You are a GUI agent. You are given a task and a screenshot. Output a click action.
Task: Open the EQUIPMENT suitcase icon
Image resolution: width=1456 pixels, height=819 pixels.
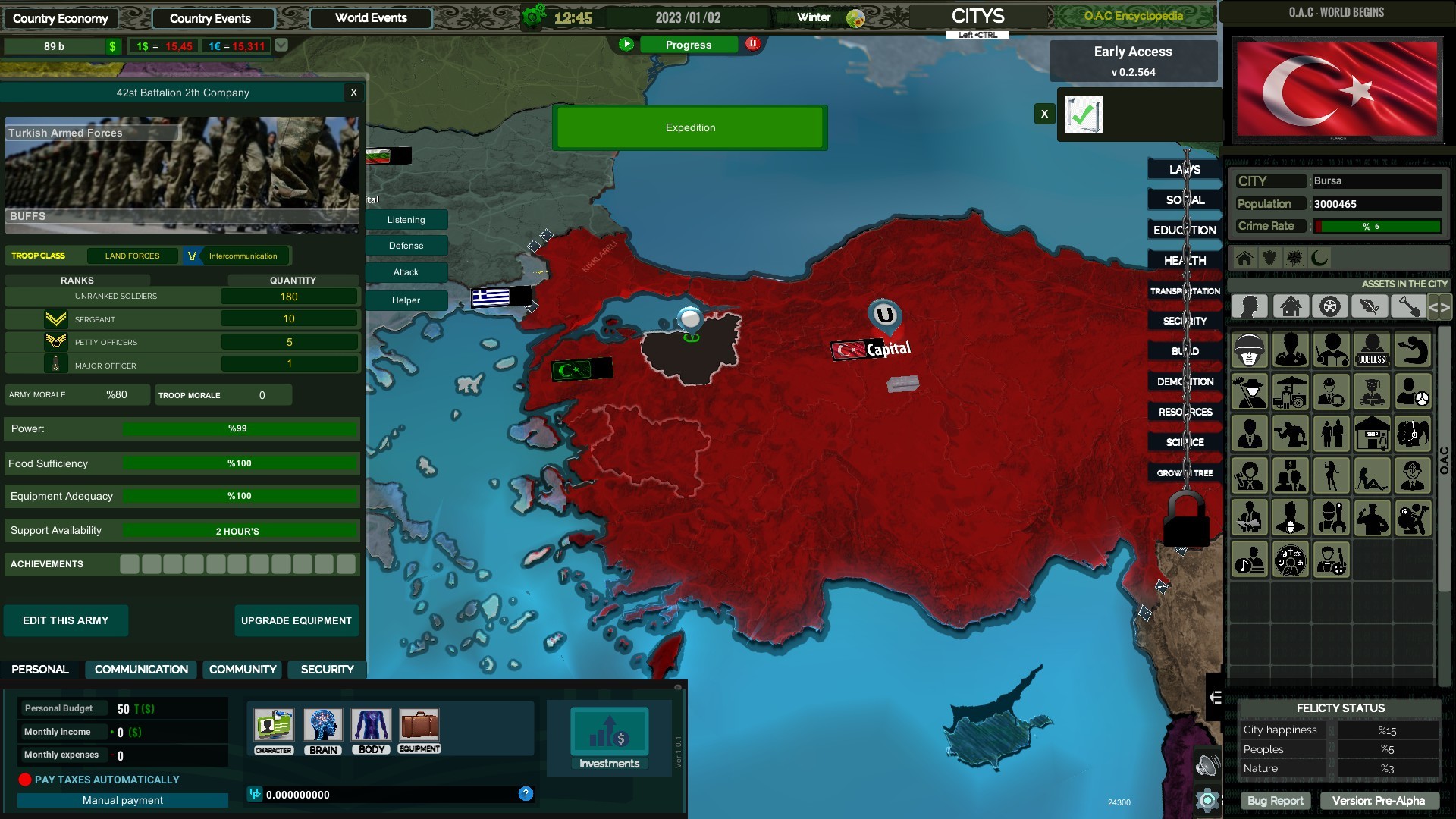(x=419, y=726)
